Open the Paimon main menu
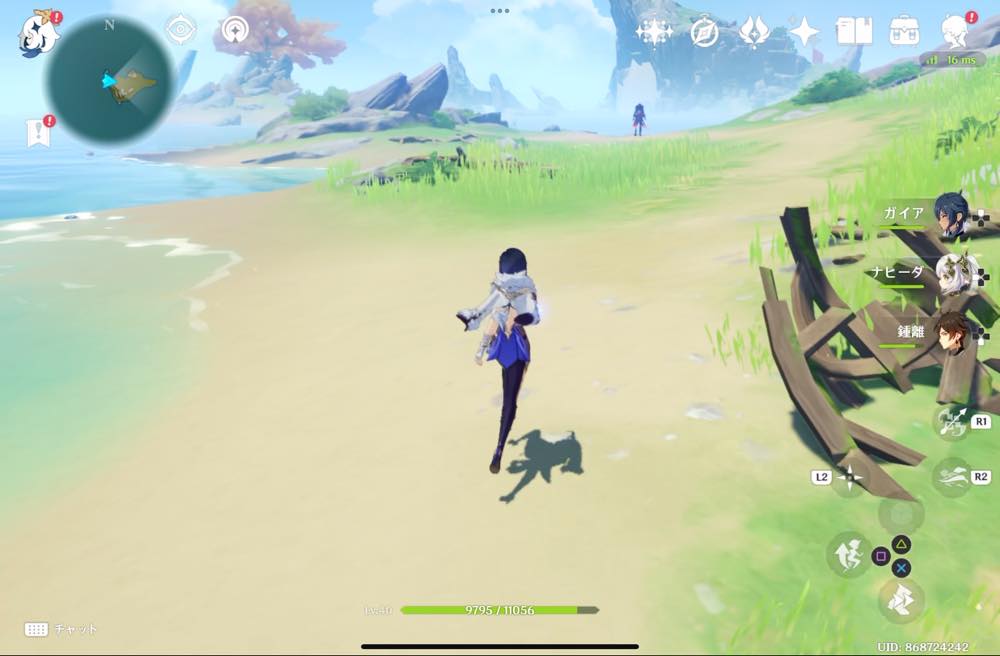Viewport: 1000px width, 656px height. [37, 33]
